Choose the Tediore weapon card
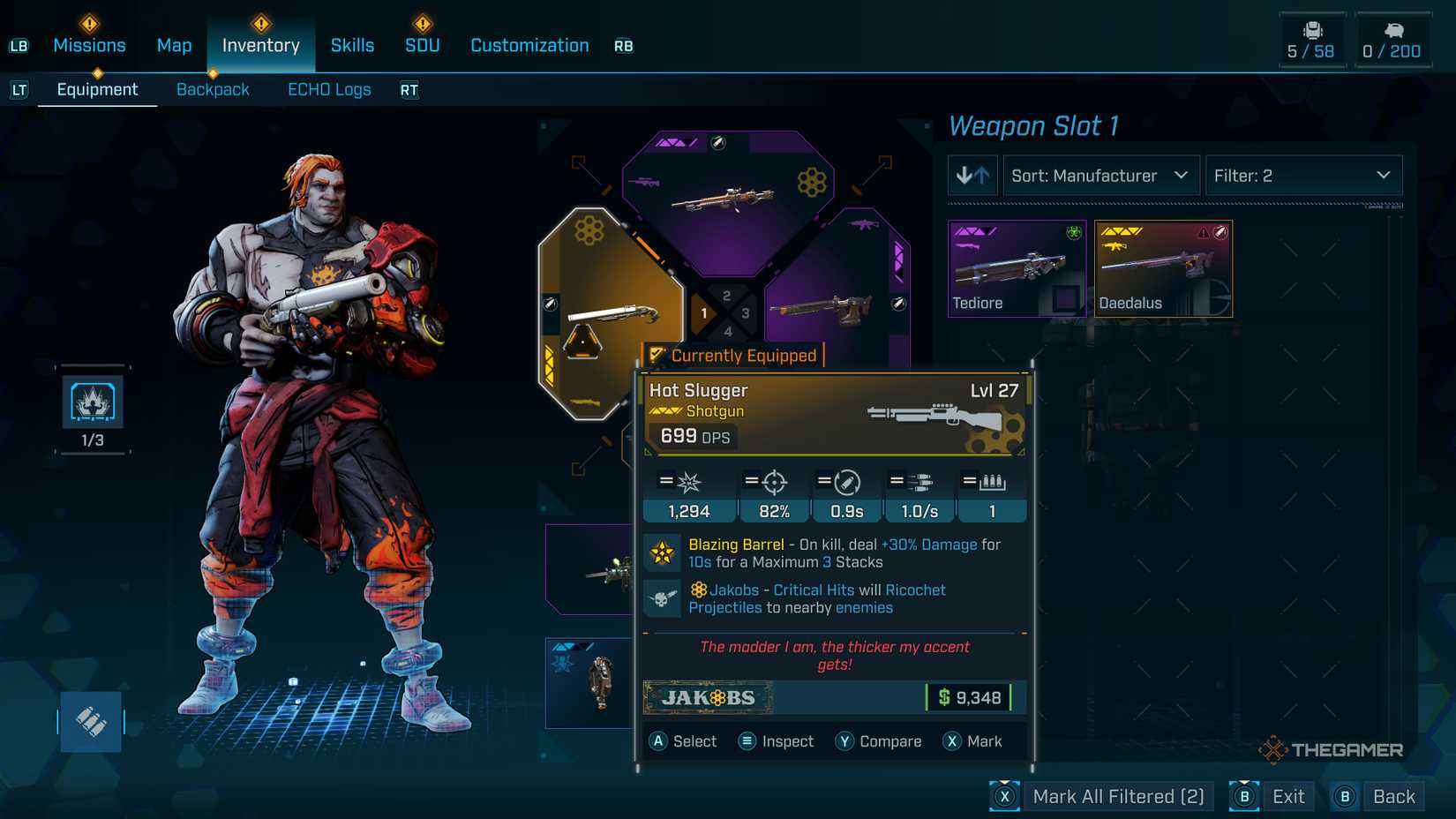 pyautogui.click(x=1017, y=268)
